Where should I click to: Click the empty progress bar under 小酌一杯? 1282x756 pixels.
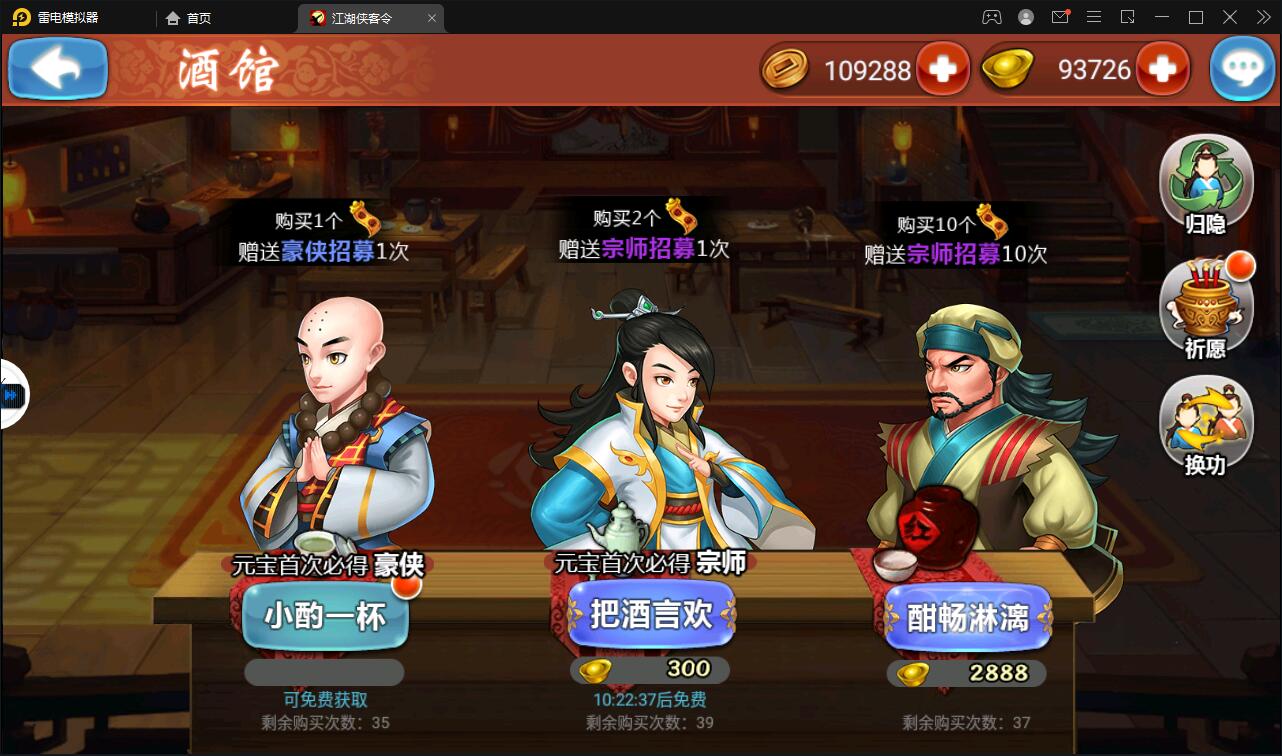323,672
